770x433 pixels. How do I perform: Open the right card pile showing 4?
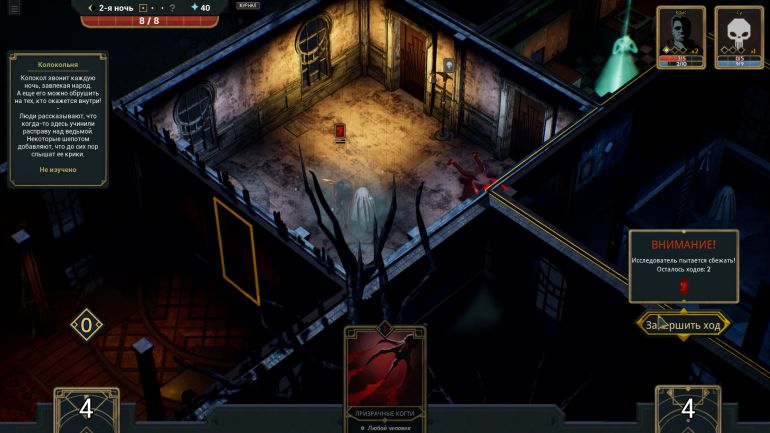point(687,409)
